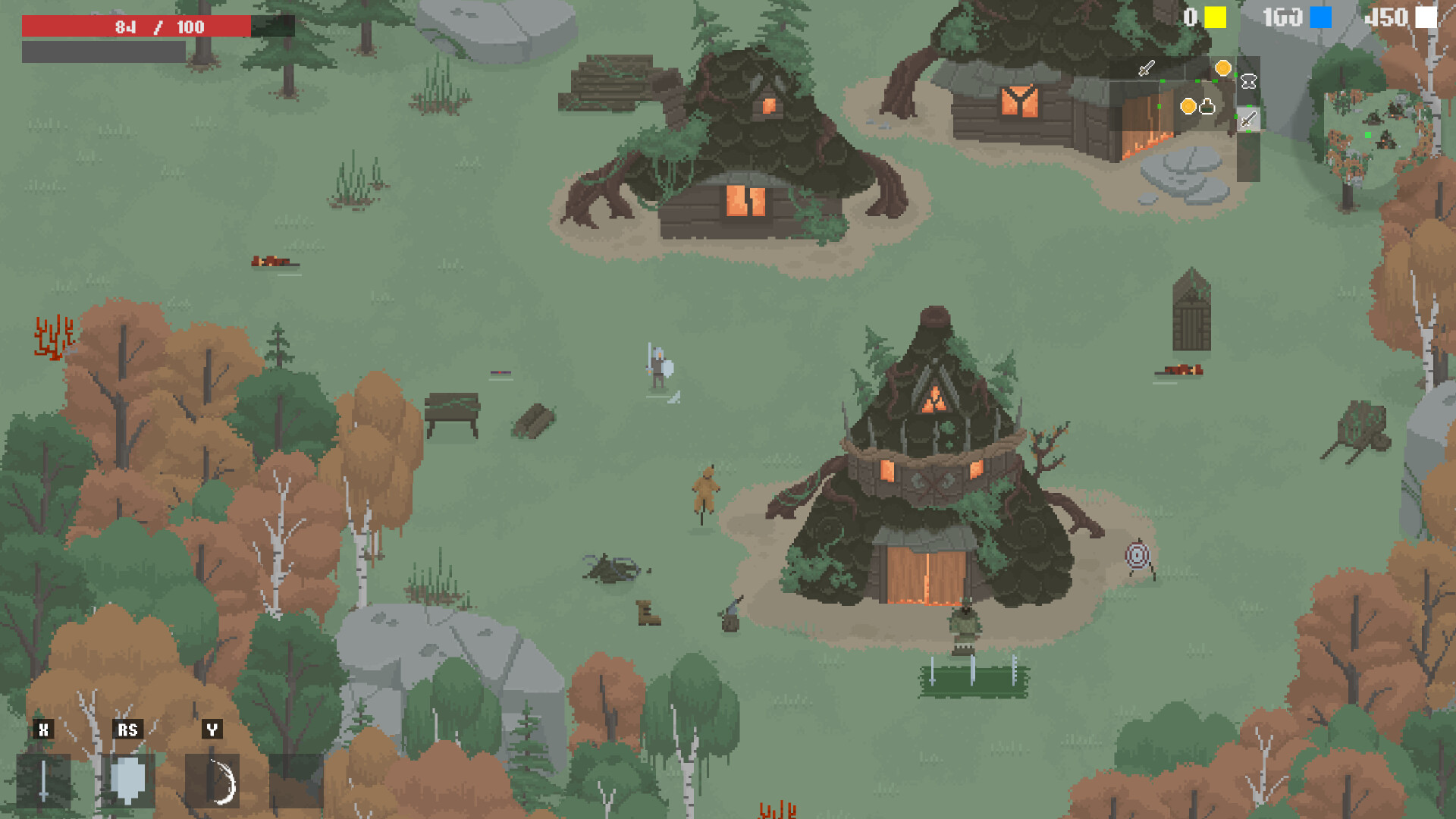The width and height of the screenshot is (1456, 819).
Task: Click the RS button prompt label
Action: 127,730
